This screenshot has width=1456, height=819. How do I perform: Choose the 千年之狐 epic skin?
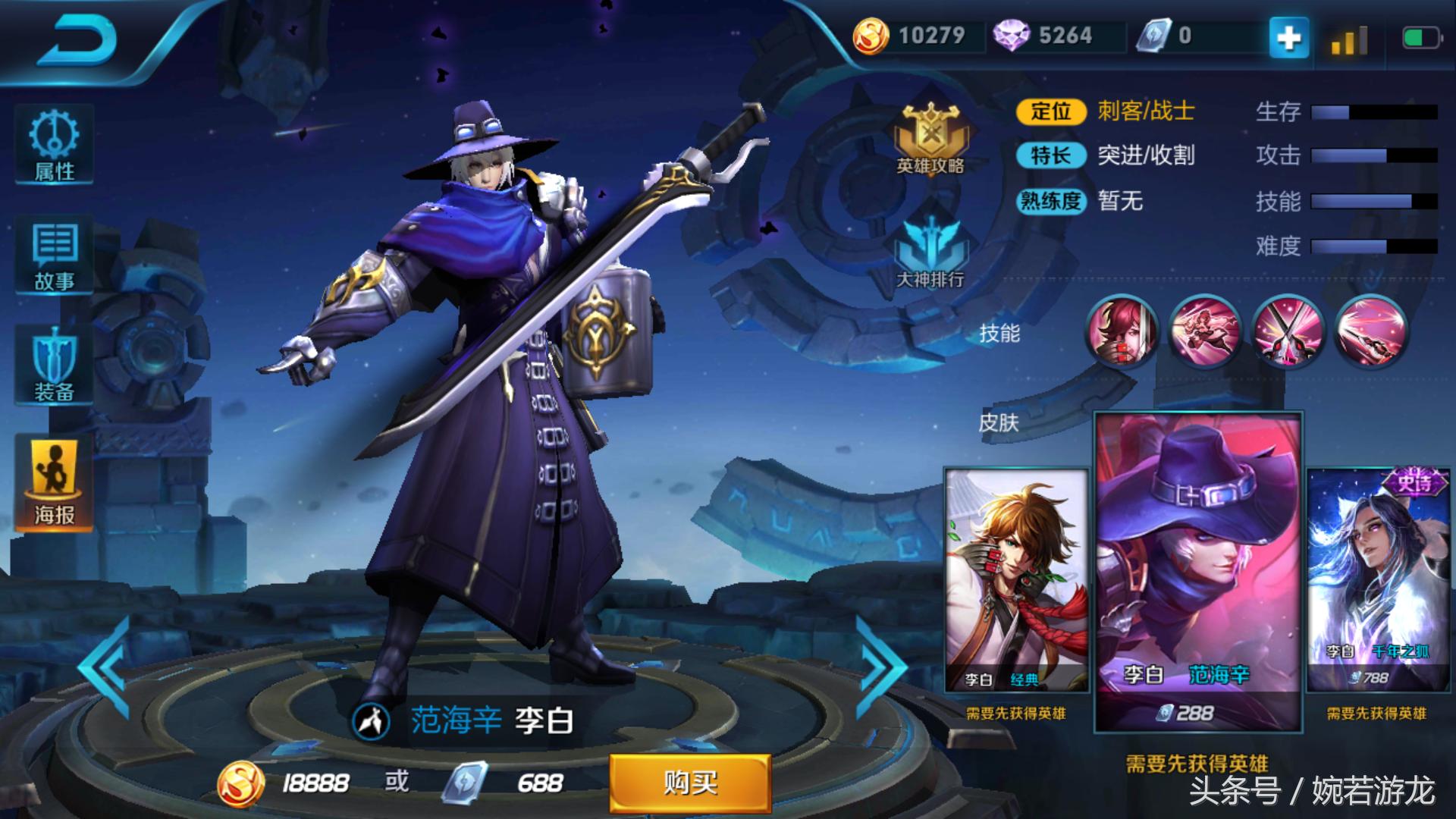1377,580
